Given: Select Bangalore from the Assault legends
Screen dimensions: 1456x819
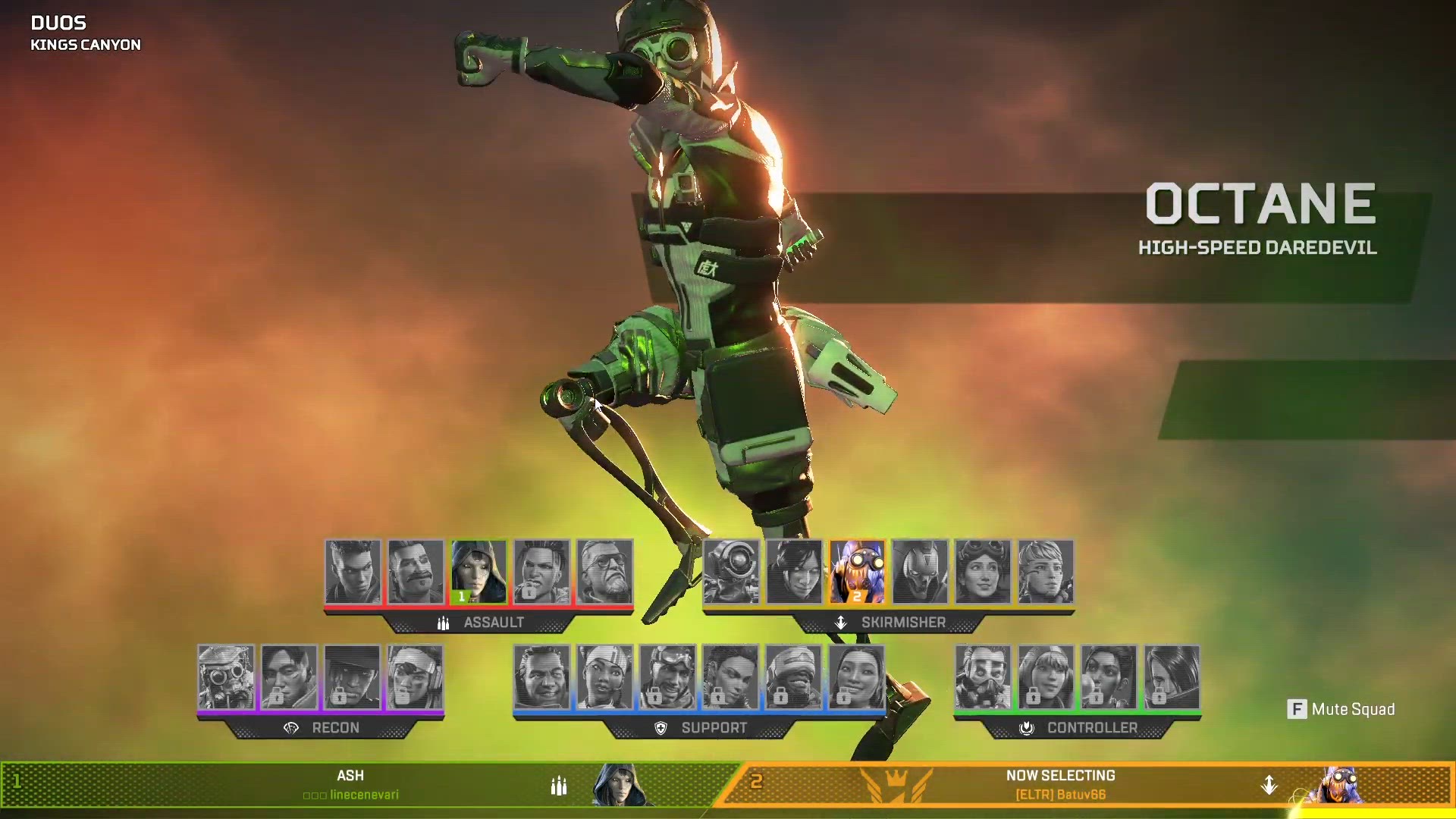Looking at the screenshot, I should tap(353, 572).
